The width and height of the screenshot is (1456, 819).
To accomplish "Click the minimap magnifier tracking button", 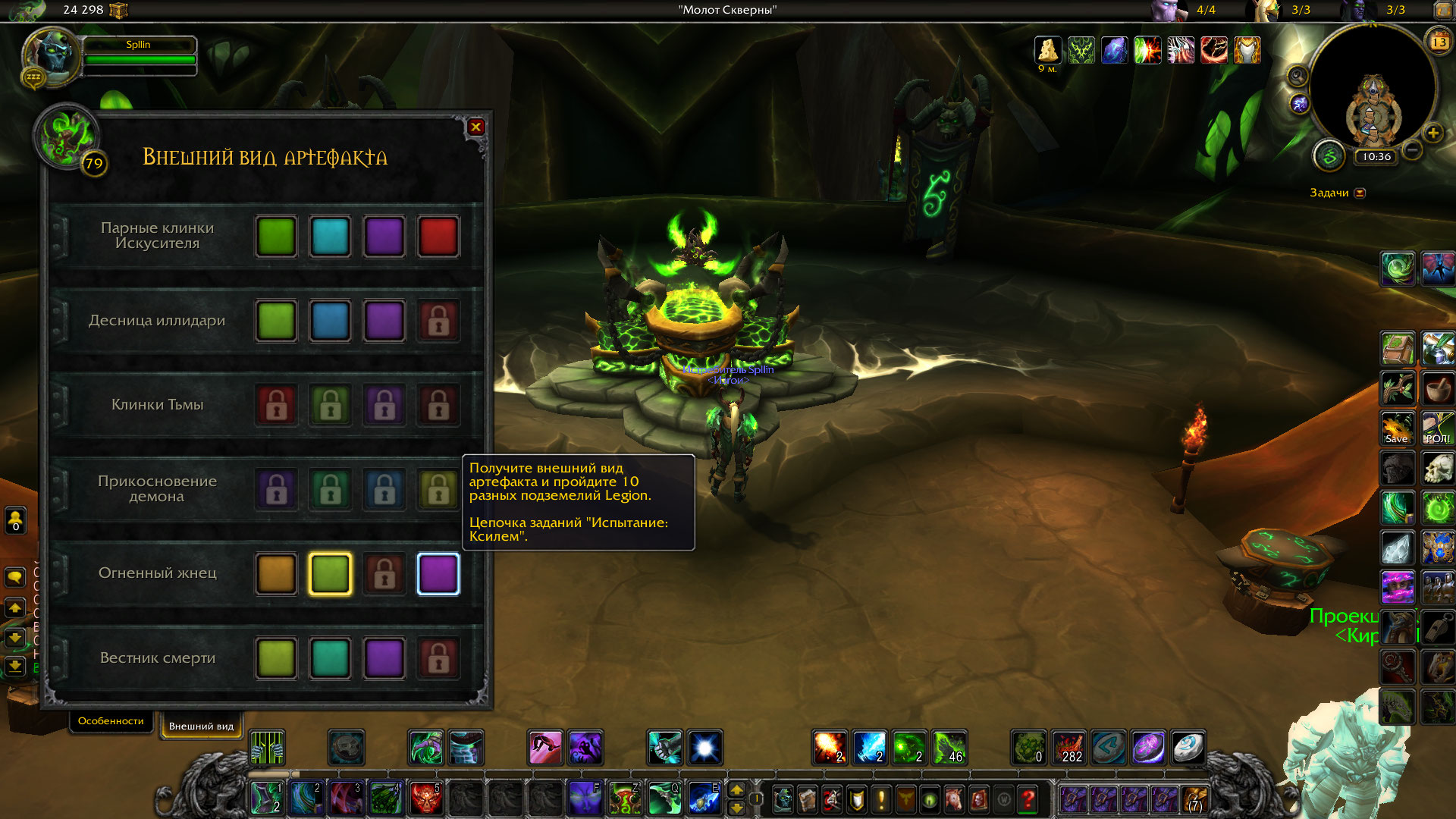I will (1298, 76).
